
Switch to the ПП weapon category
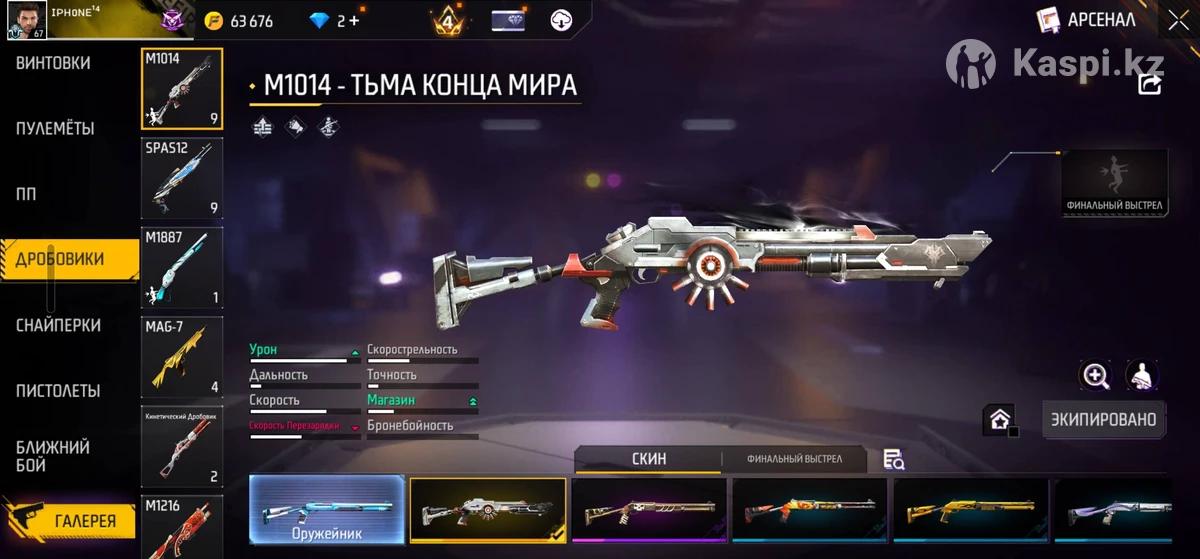27,194
